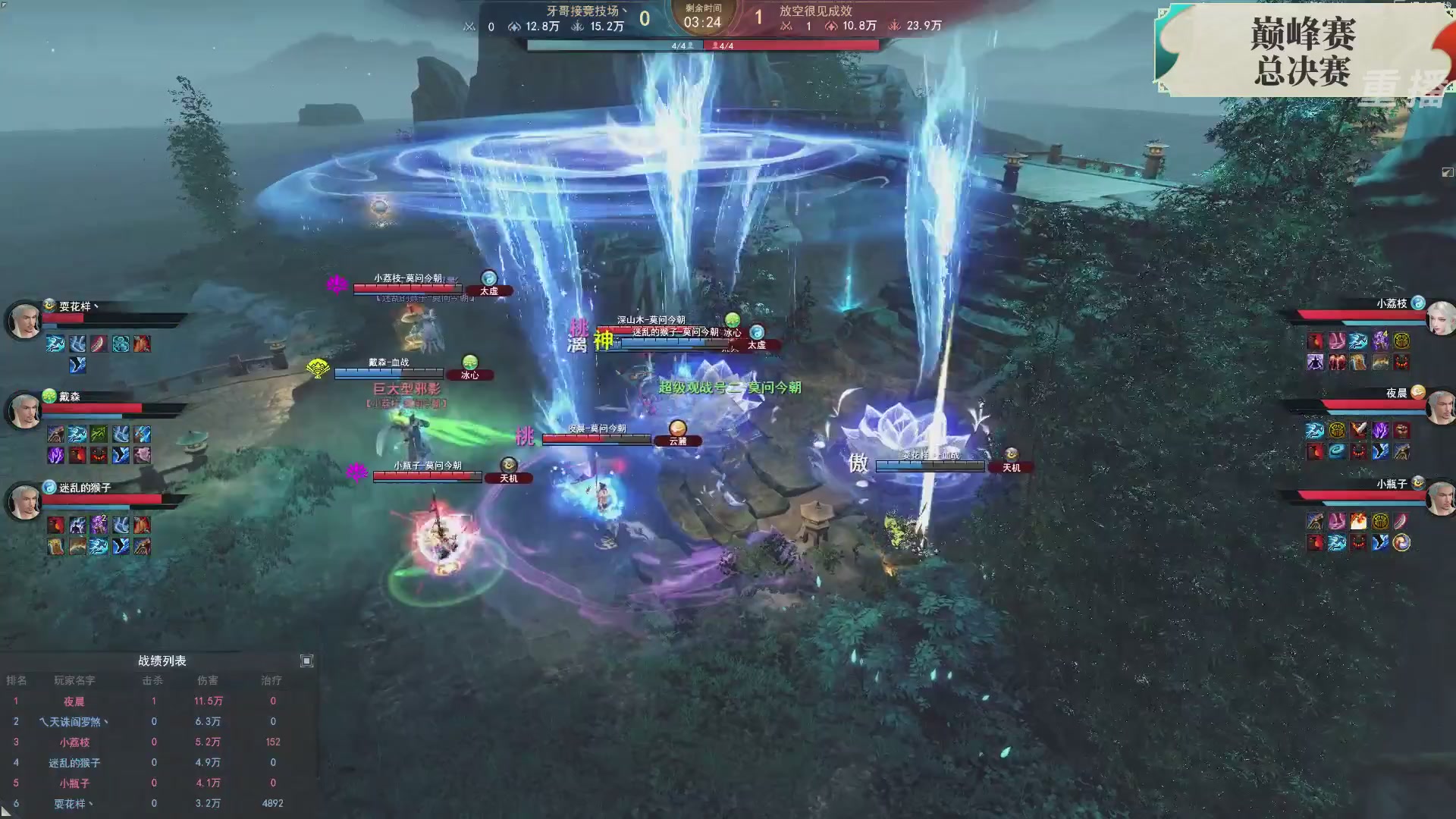Click the red flame buff icon under 小瓶子's frame
The height and width of the screenshot is (819, 1456).
click(1360, 521)
